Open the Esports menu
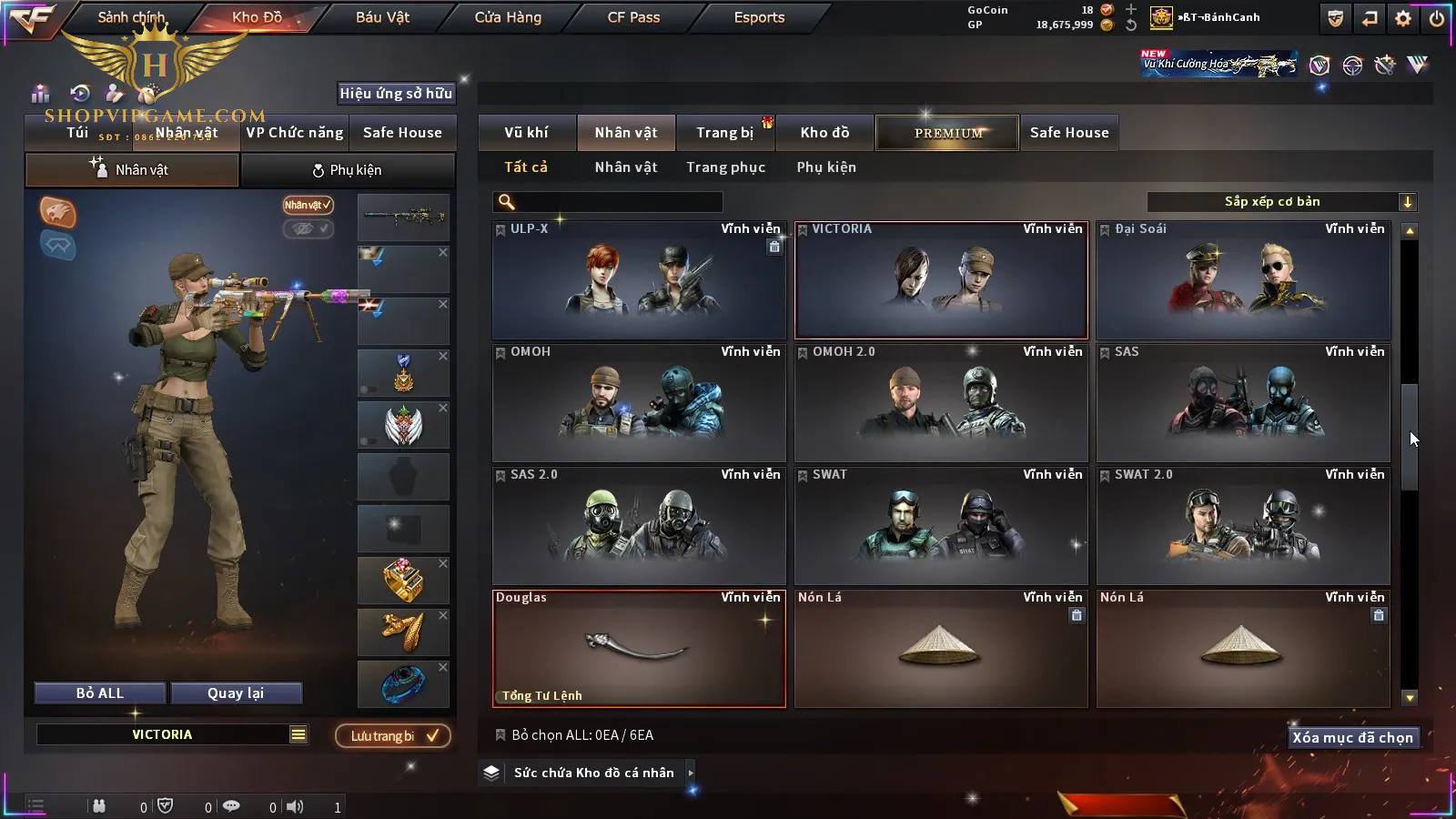The height and width of the screenshot is (819, 1456). [x=759, y=17]
